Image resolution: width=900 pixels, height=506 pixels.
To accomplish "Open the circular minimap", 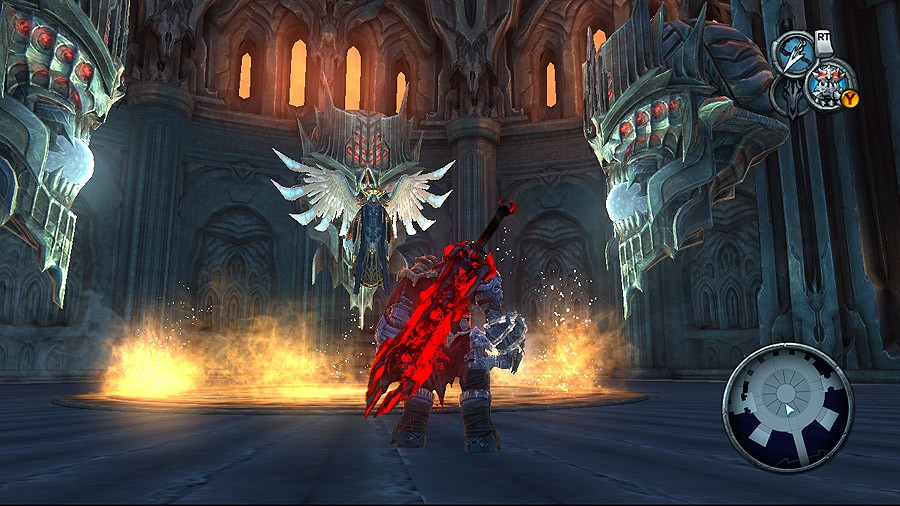I will coord(788,406).
